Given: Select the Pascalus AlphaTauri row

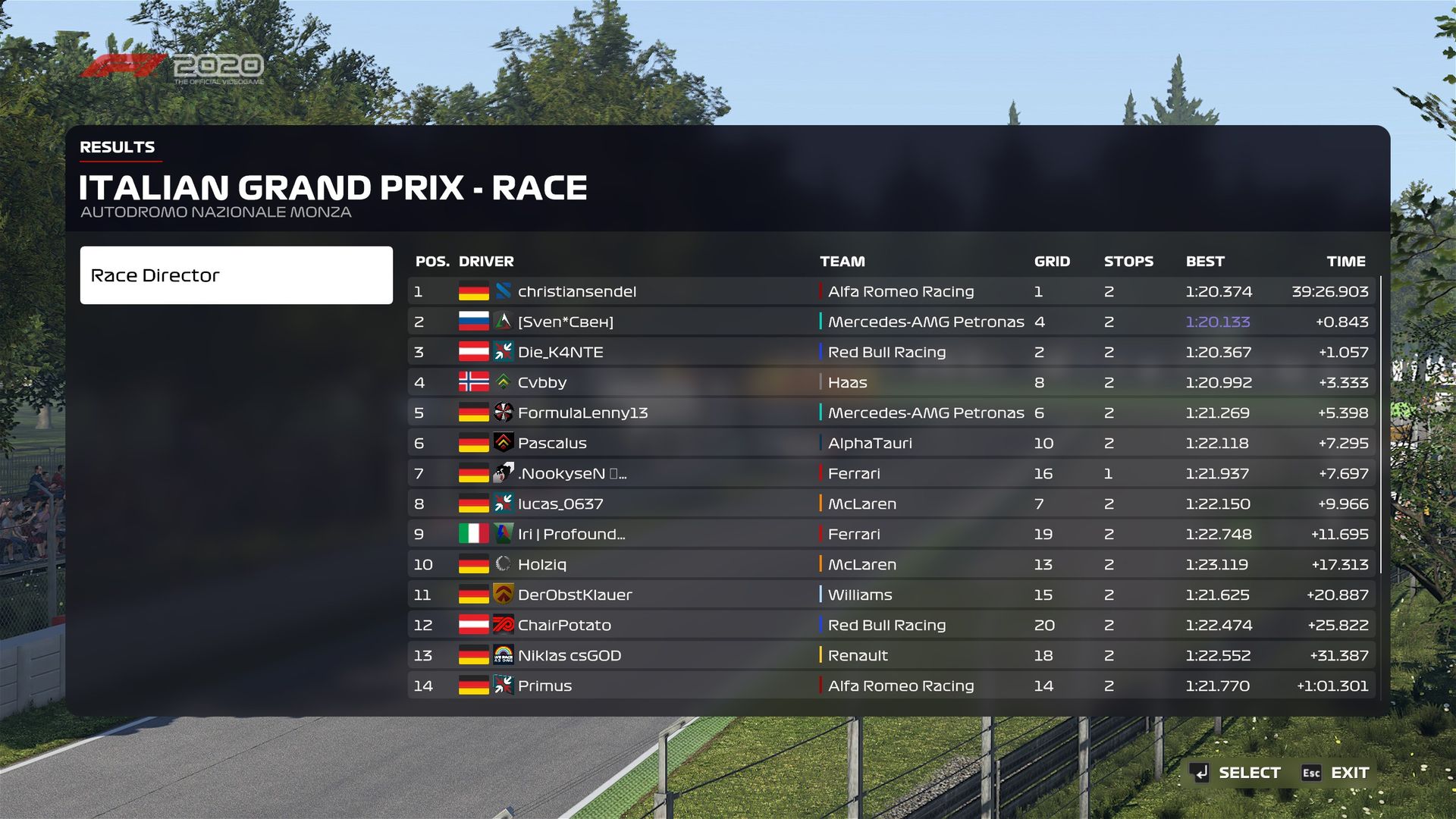Looking at the screenshot, I should pos(891,443).
